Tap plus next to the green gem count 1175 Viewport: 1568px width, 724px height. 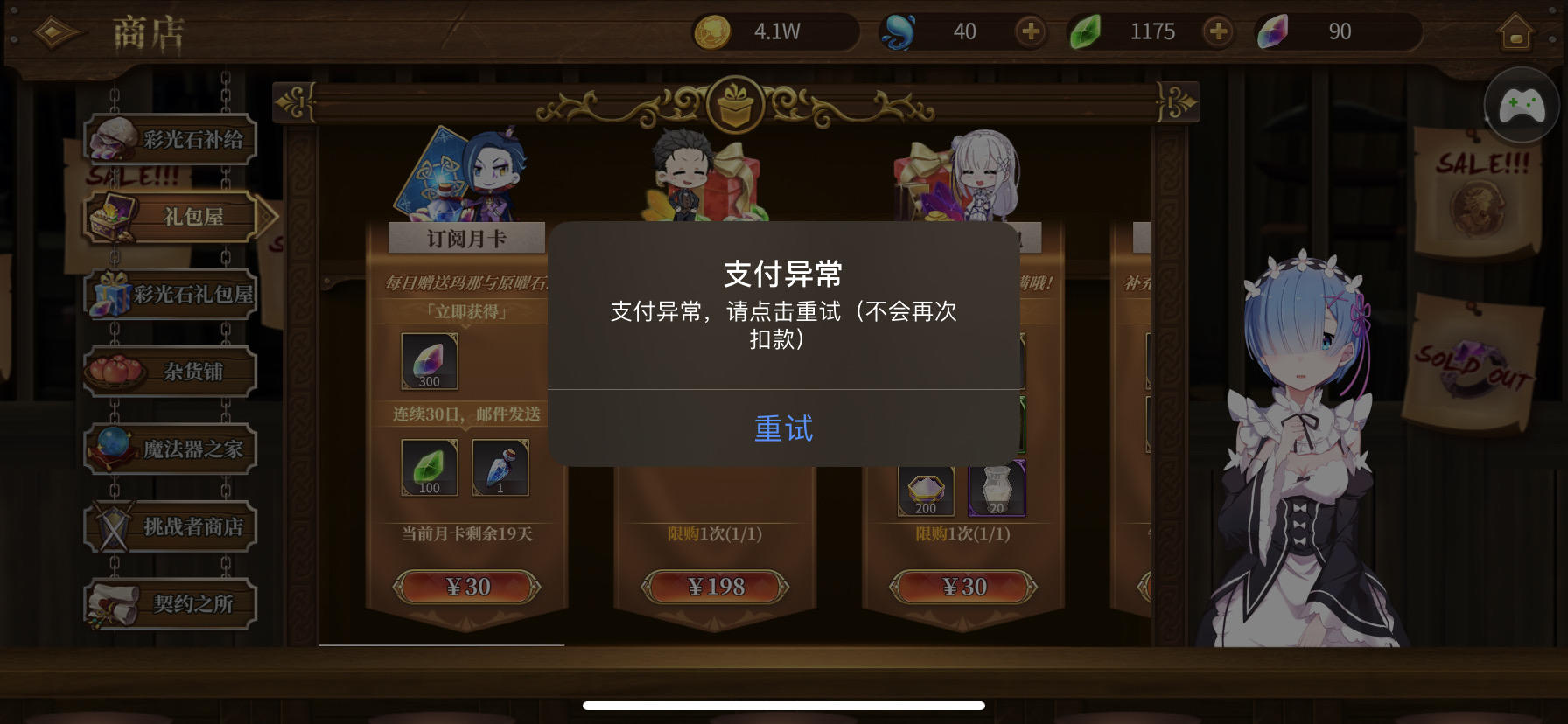click(1217, 31)
